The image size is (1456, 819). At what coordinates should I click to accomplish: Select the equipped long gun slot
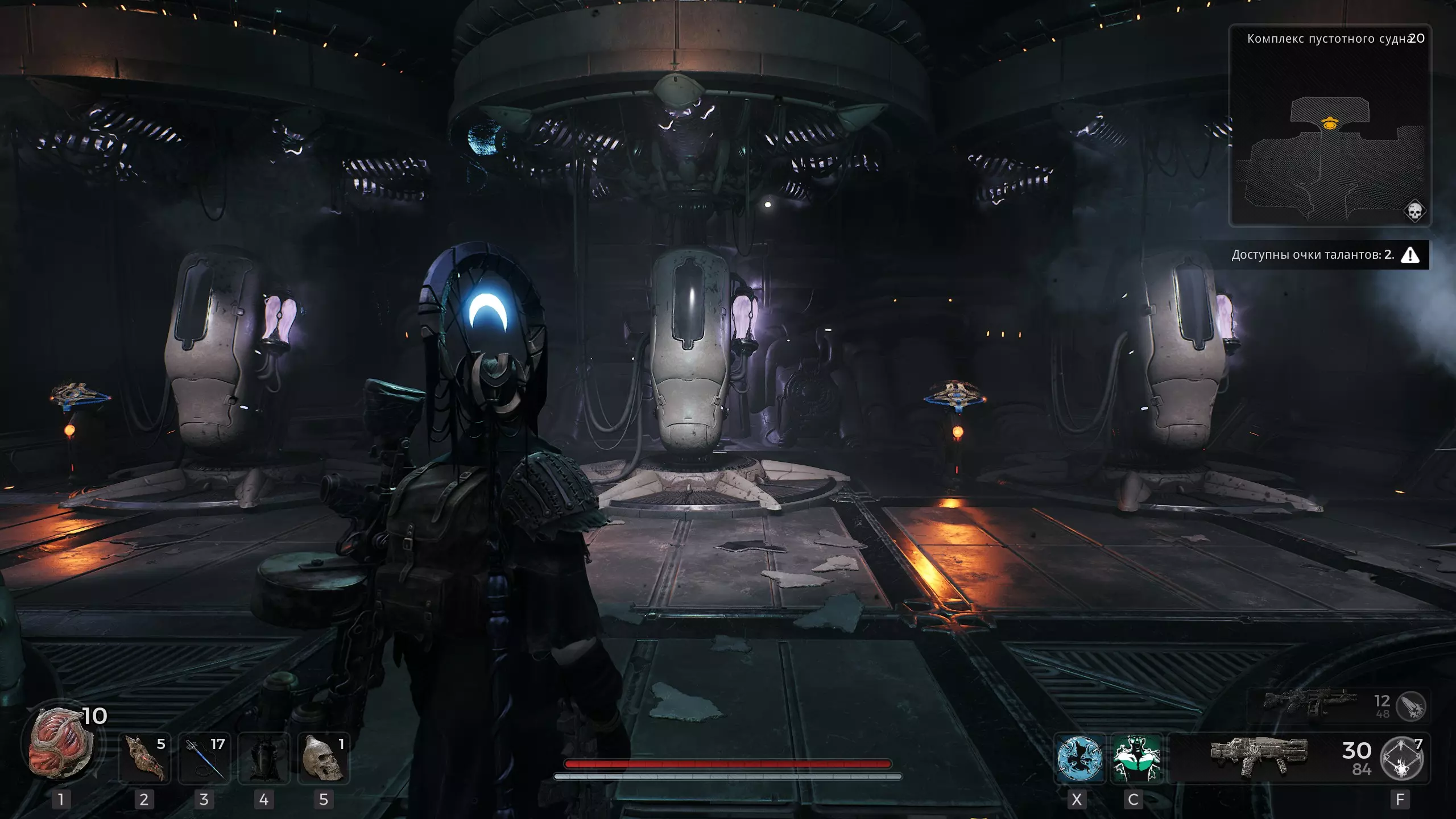click(x=1259, y=756)
